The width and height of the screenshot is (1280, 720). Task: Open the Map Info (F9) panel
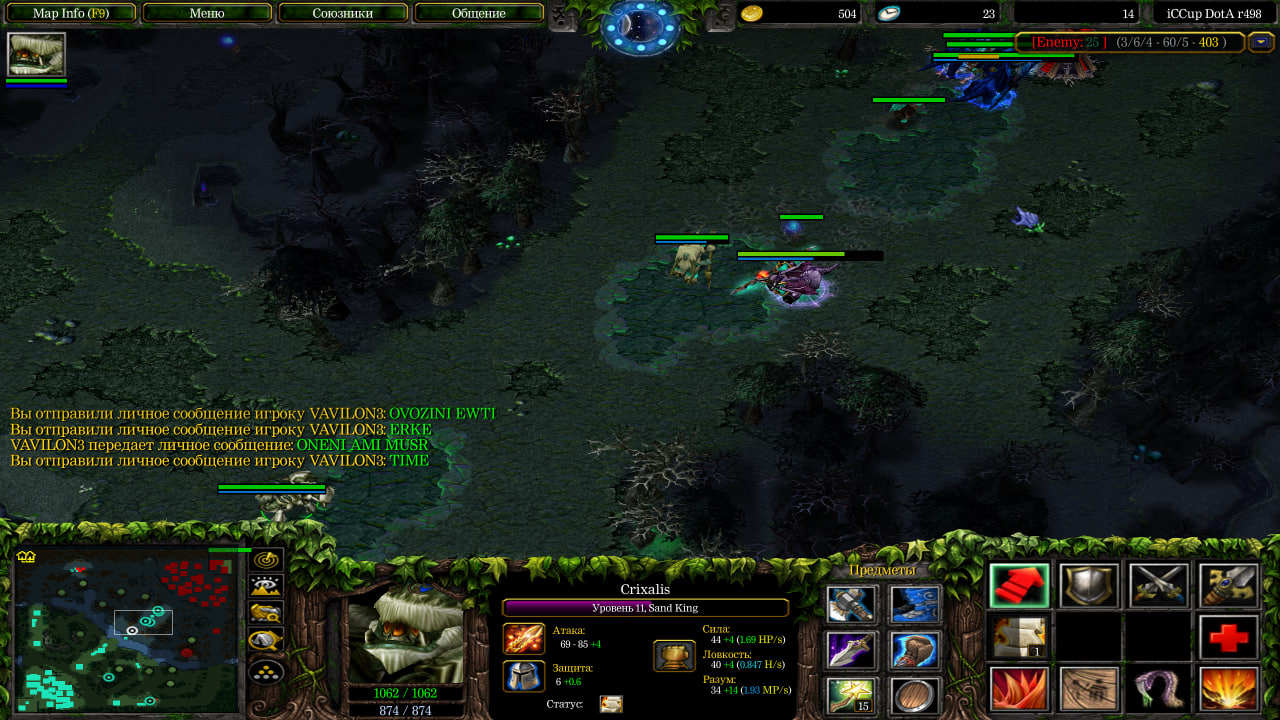coord(70,13)
